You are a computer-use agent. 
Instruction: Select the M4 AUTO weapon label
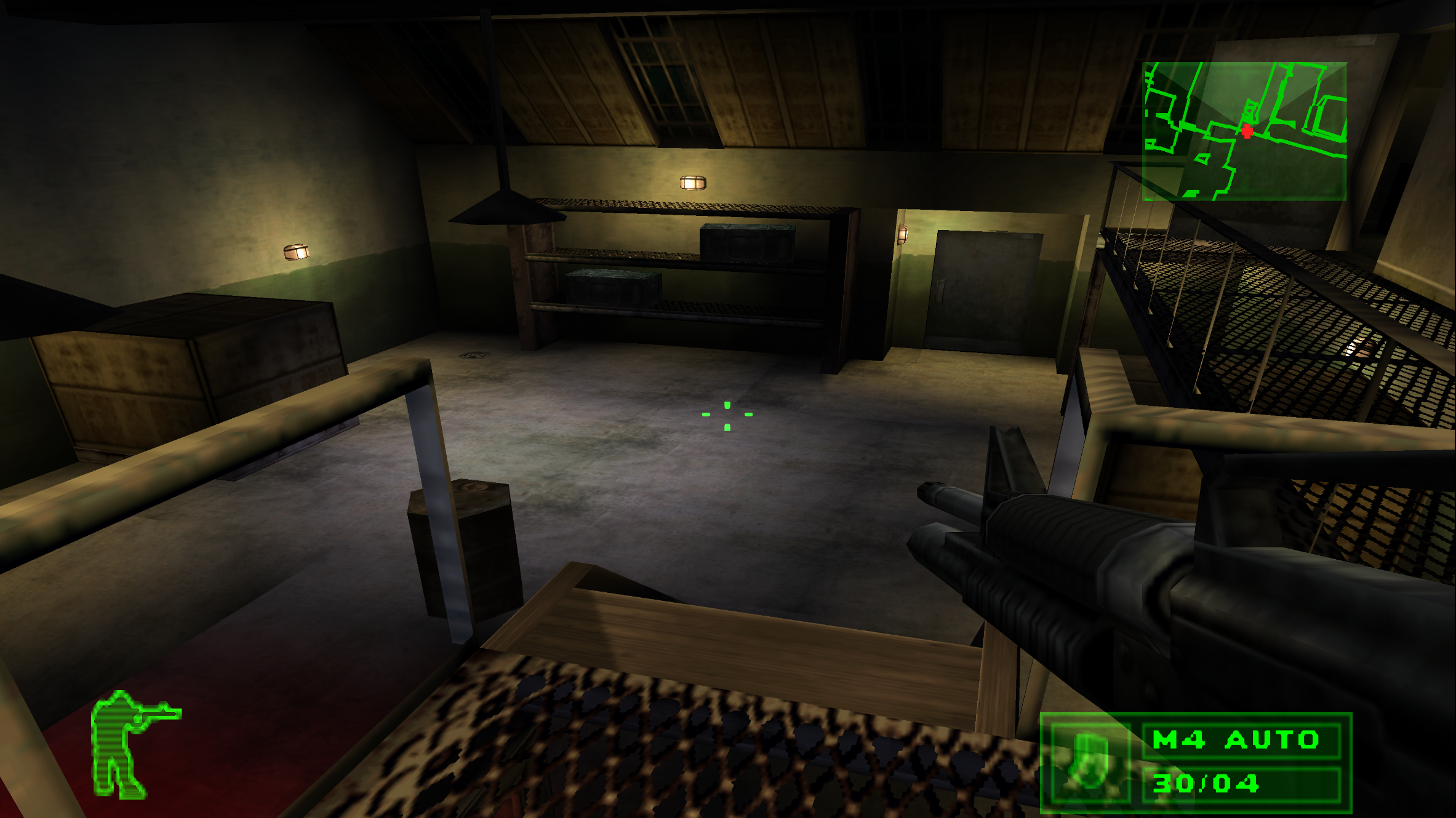pyautogui.click(x=1236, y=739)
